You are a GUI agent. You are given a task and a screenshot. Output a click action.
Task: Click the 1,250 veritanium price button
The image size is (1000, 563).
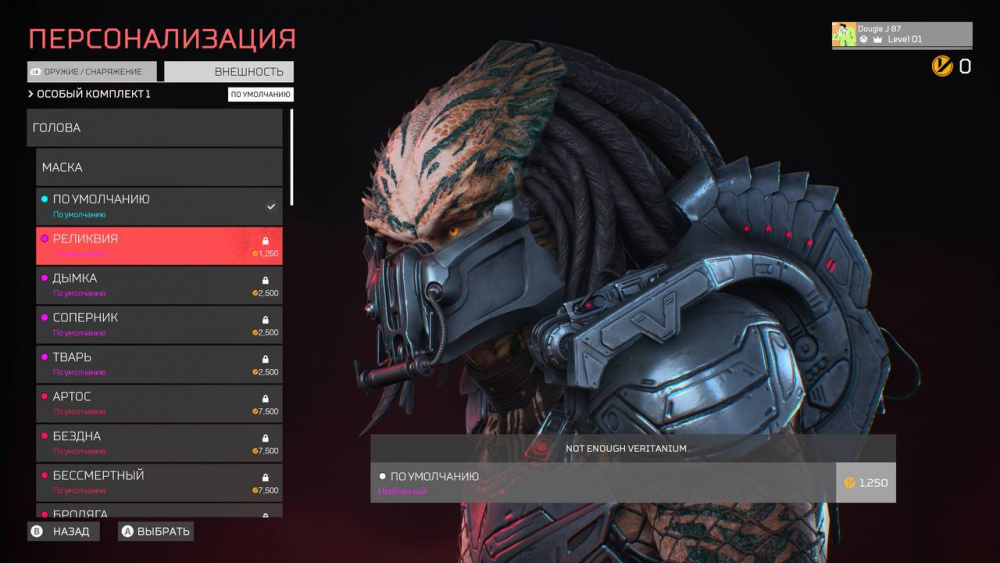[866, 483]
